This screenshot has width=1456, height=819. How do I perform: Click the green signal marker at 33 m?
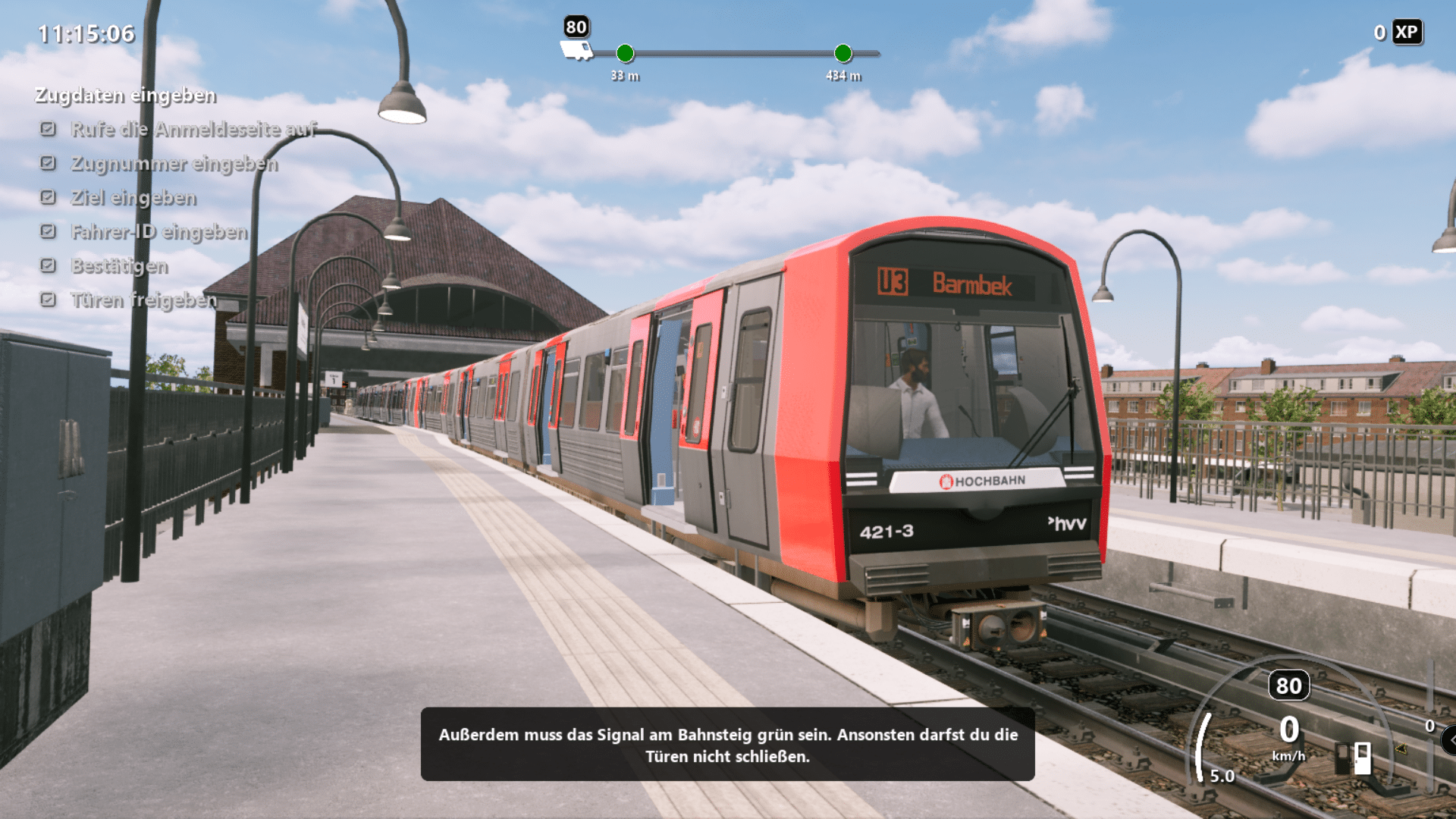pyautogui.click(x=625, y=53)
